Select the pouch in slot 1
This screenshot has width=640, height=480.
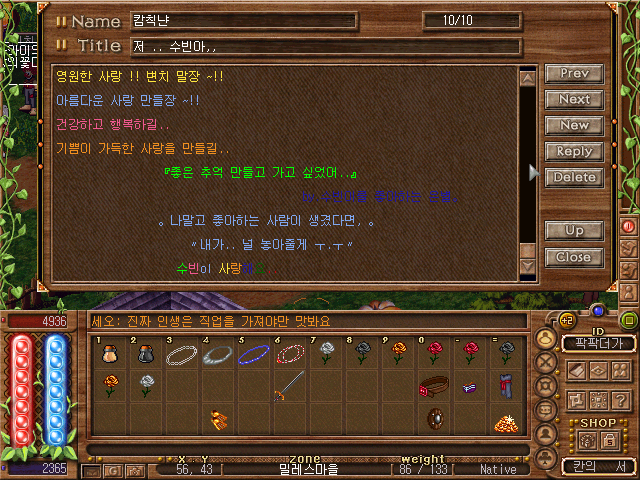(x=110, y=355)
